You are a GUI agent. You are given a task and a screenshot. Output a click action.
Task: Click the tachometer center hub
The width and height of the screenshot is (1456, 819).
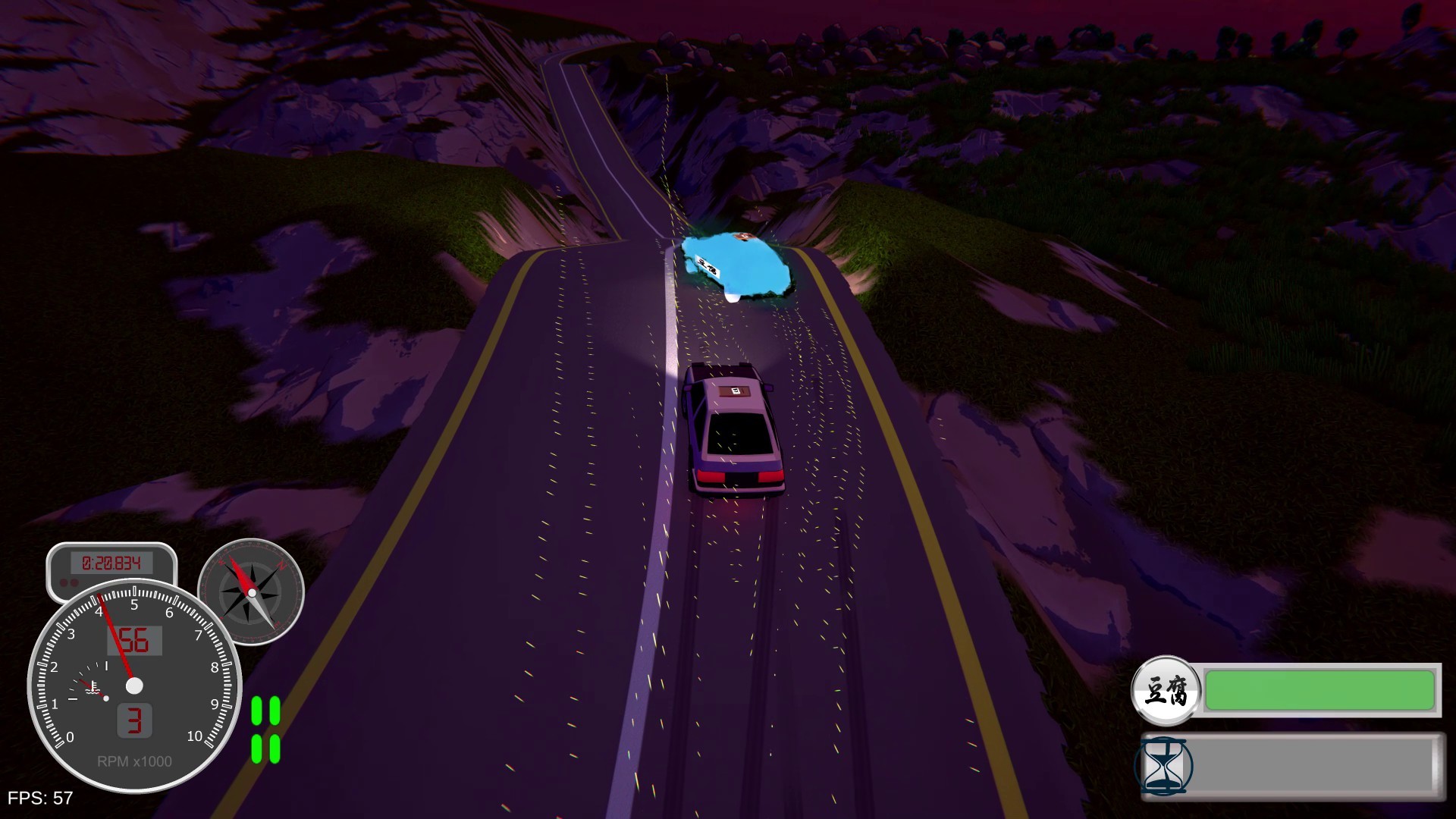point(135,686)
